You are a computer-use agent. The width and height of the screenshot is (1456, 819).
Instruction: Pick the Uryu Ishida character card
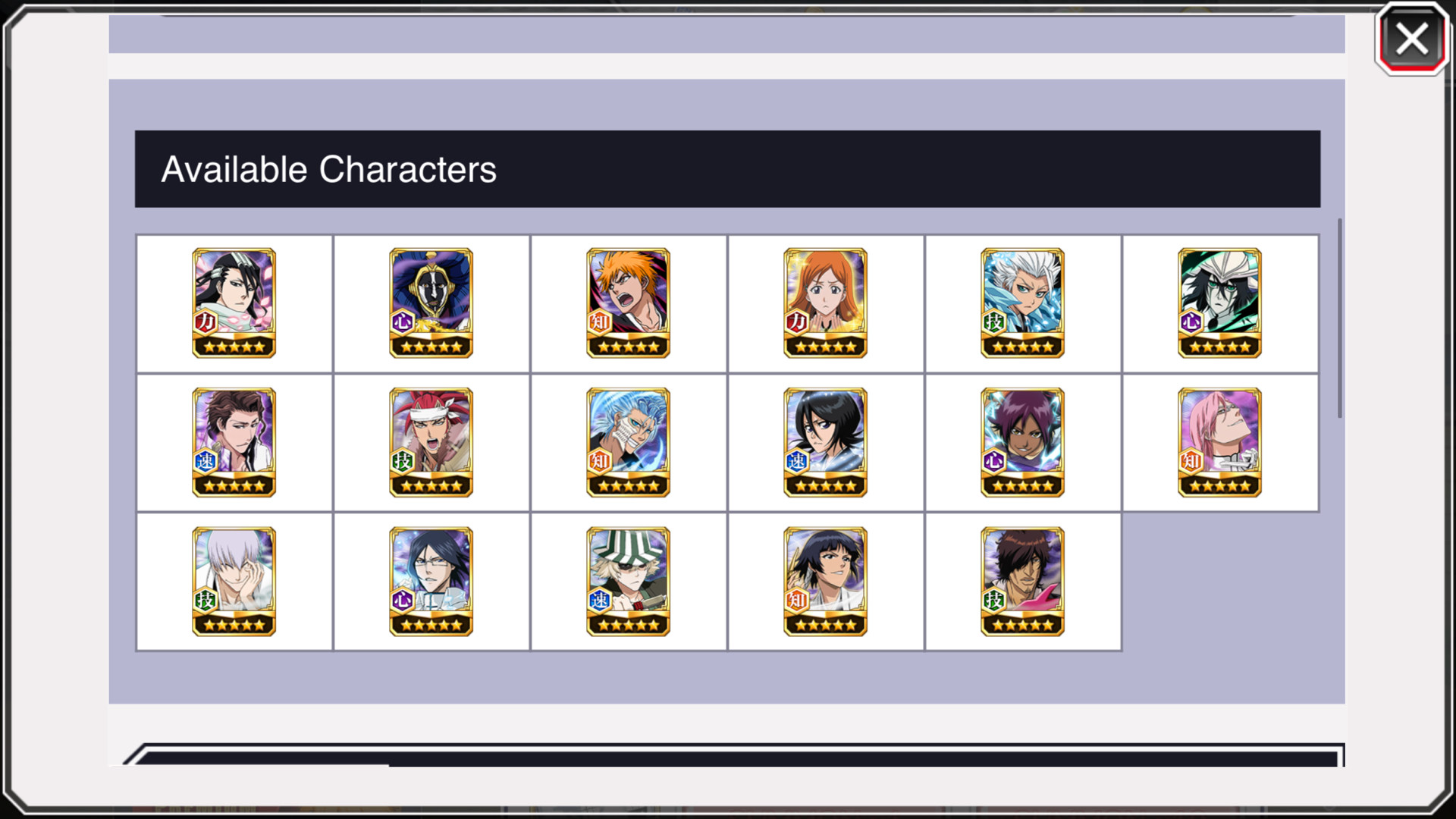[x=431, y=581]
